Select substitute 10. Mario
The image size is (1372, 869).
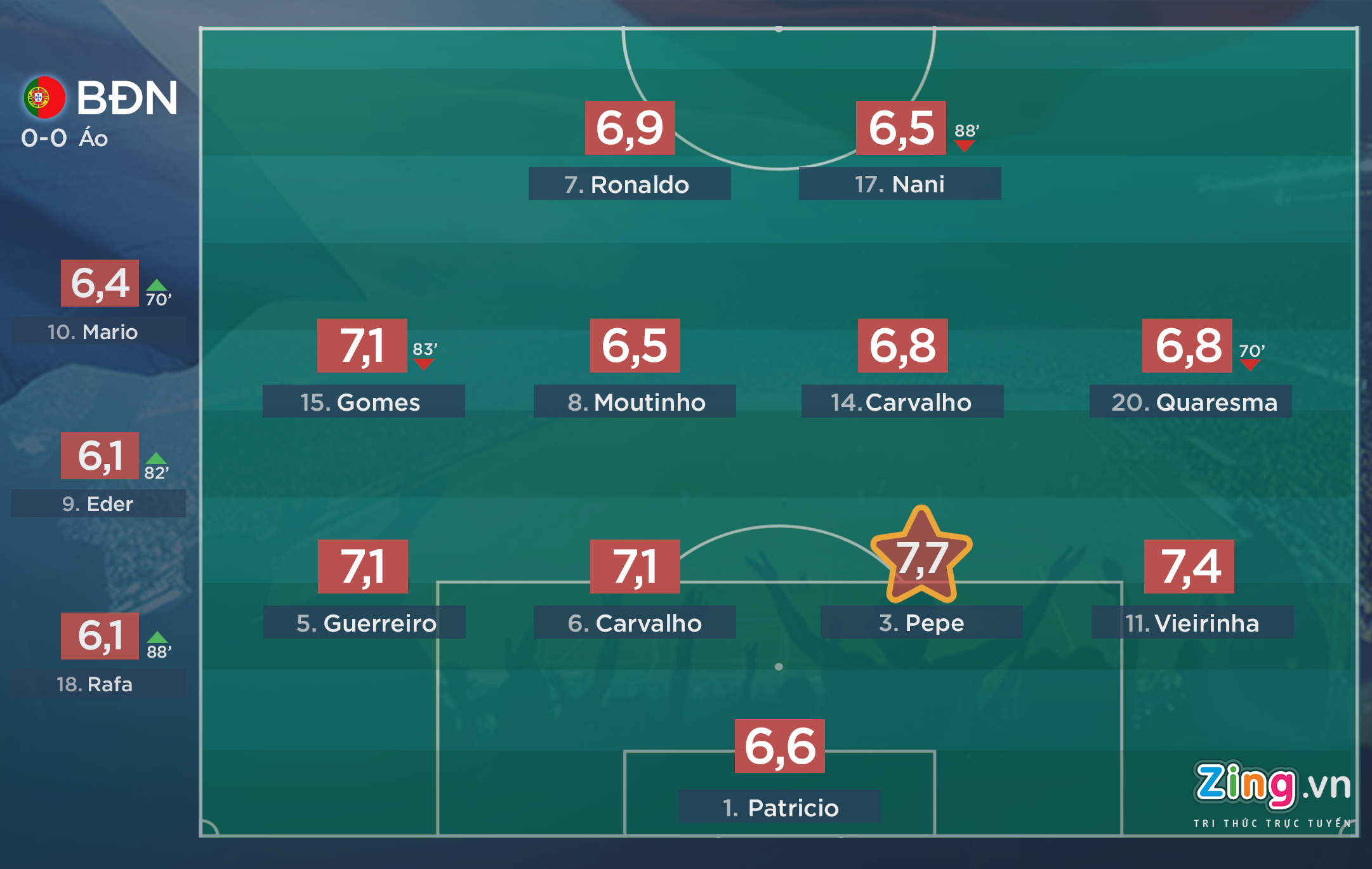coord(98,331)
